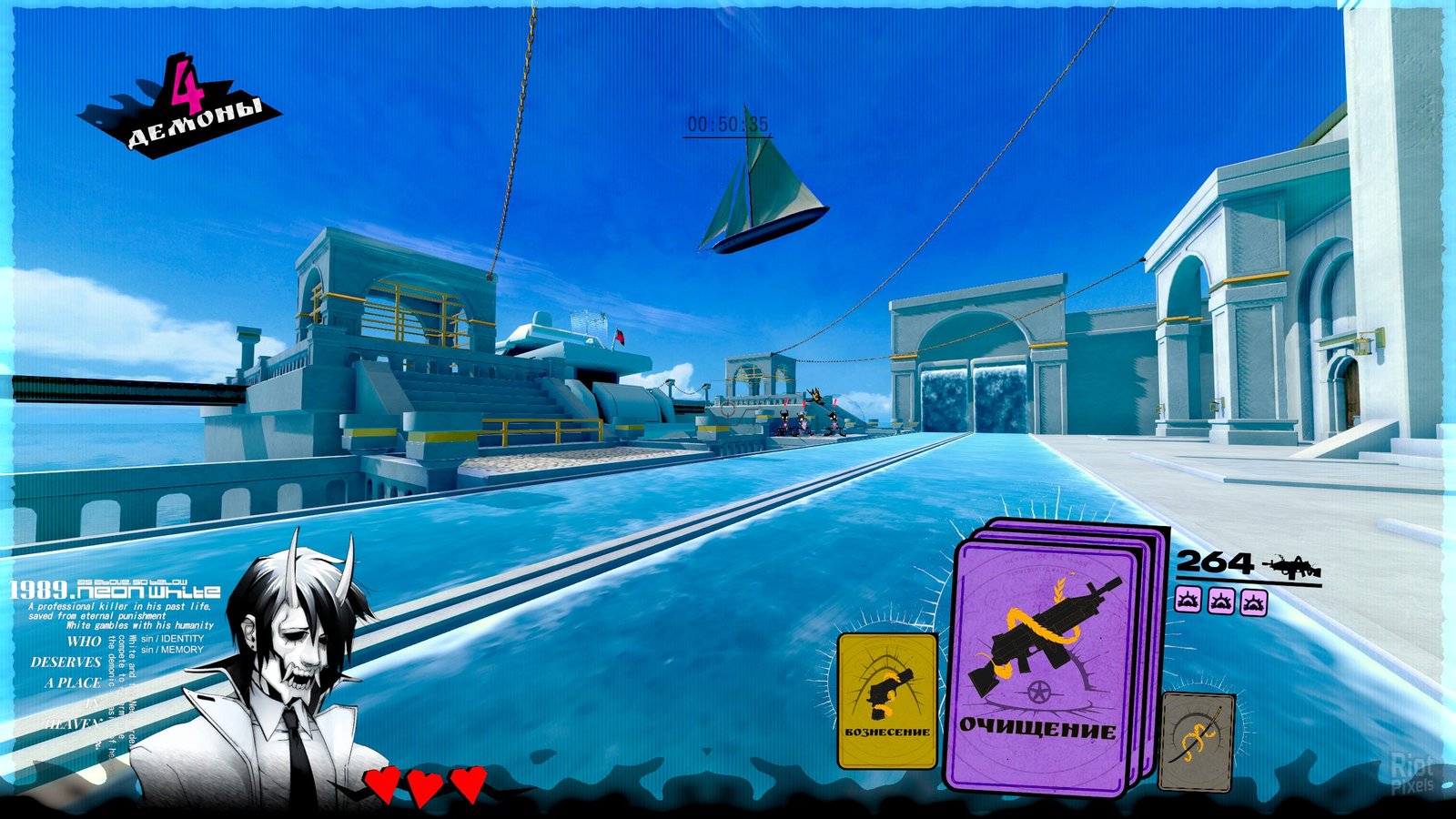
Task: Click the 4 Демоны objective tracker
Action: pyautogui.click(x=182, y=111)
